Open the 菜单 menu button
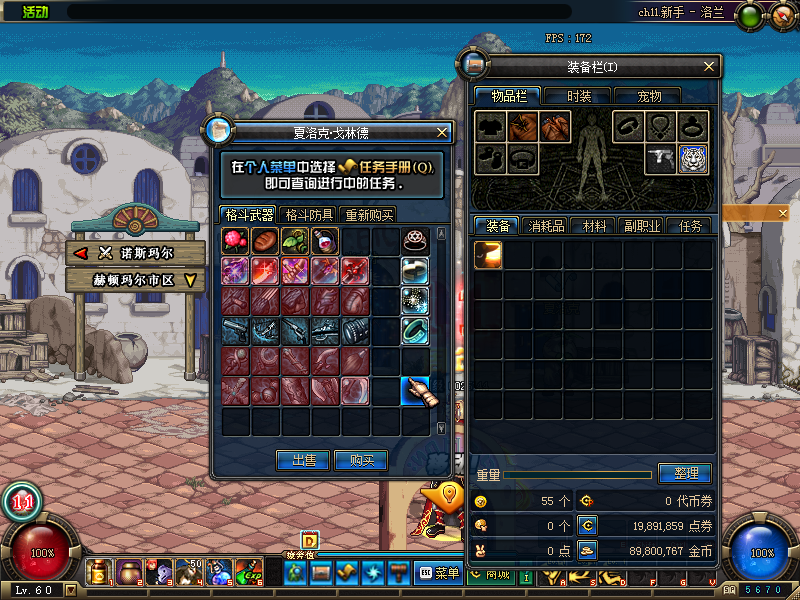Screen dimensions: 800x600 (x=440, y=573)
